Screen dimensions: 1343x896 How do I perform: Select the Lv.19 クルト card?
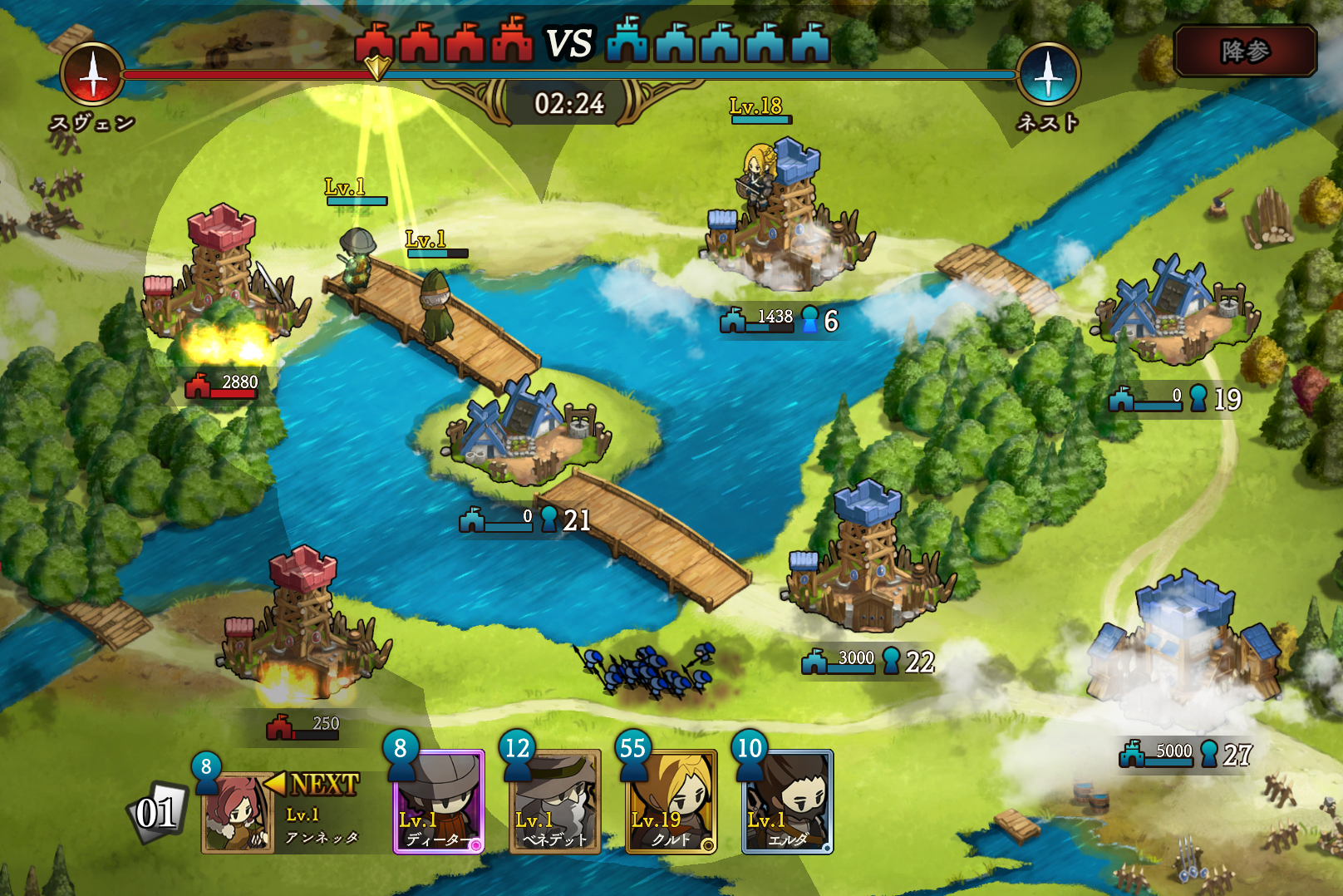671,803
